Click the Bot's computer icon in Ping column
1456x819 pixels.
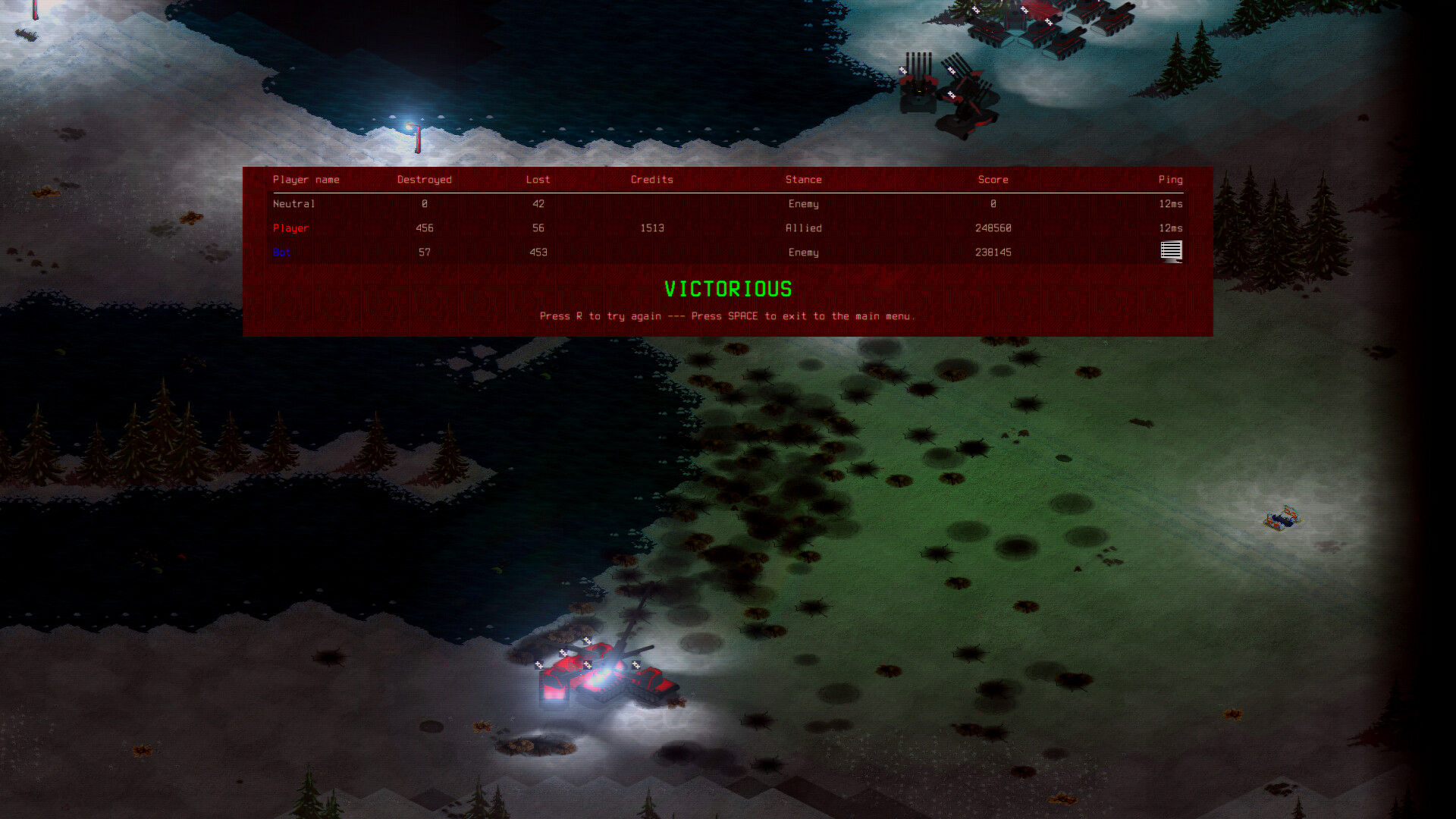1171,252
